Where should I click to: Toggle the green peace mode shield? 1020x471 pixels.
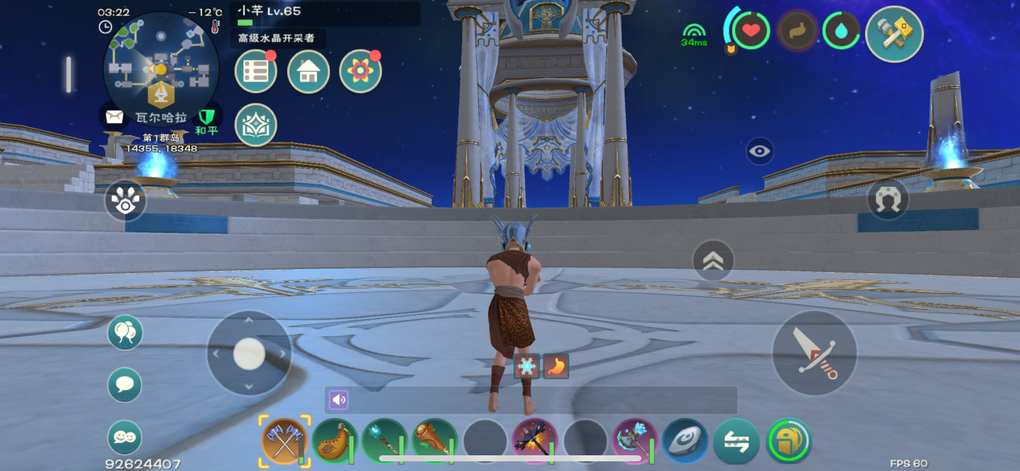(207, 118)
